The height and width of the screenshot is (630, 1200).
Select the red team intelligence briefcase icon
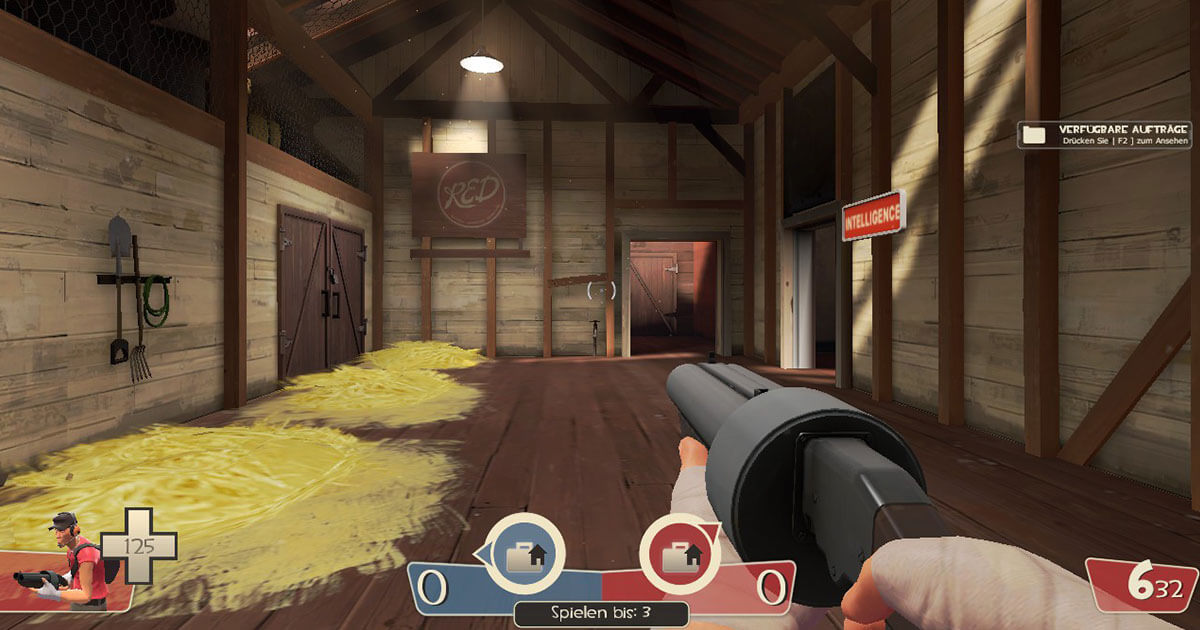679,555
